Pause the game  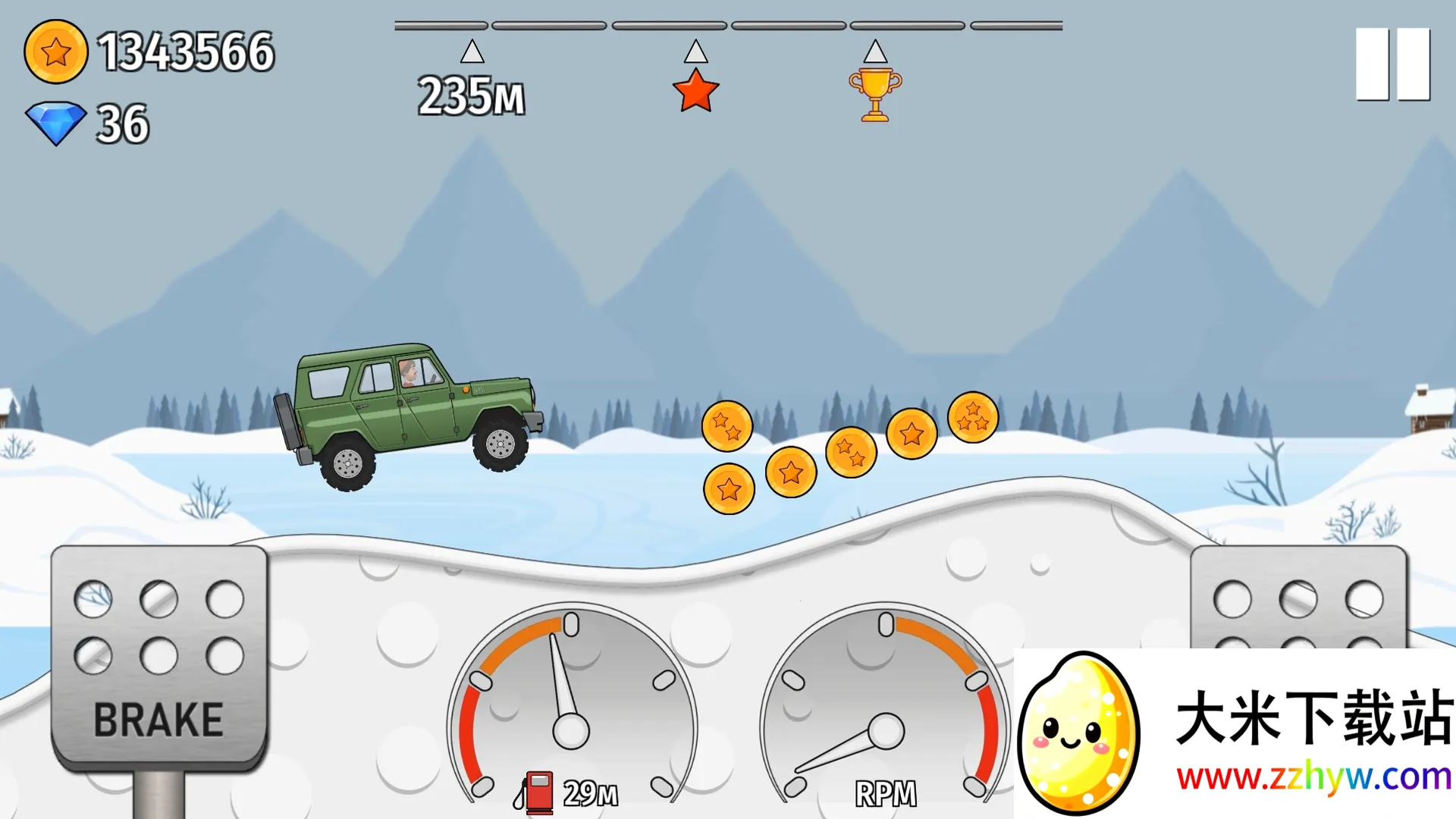click(1392, 64)
